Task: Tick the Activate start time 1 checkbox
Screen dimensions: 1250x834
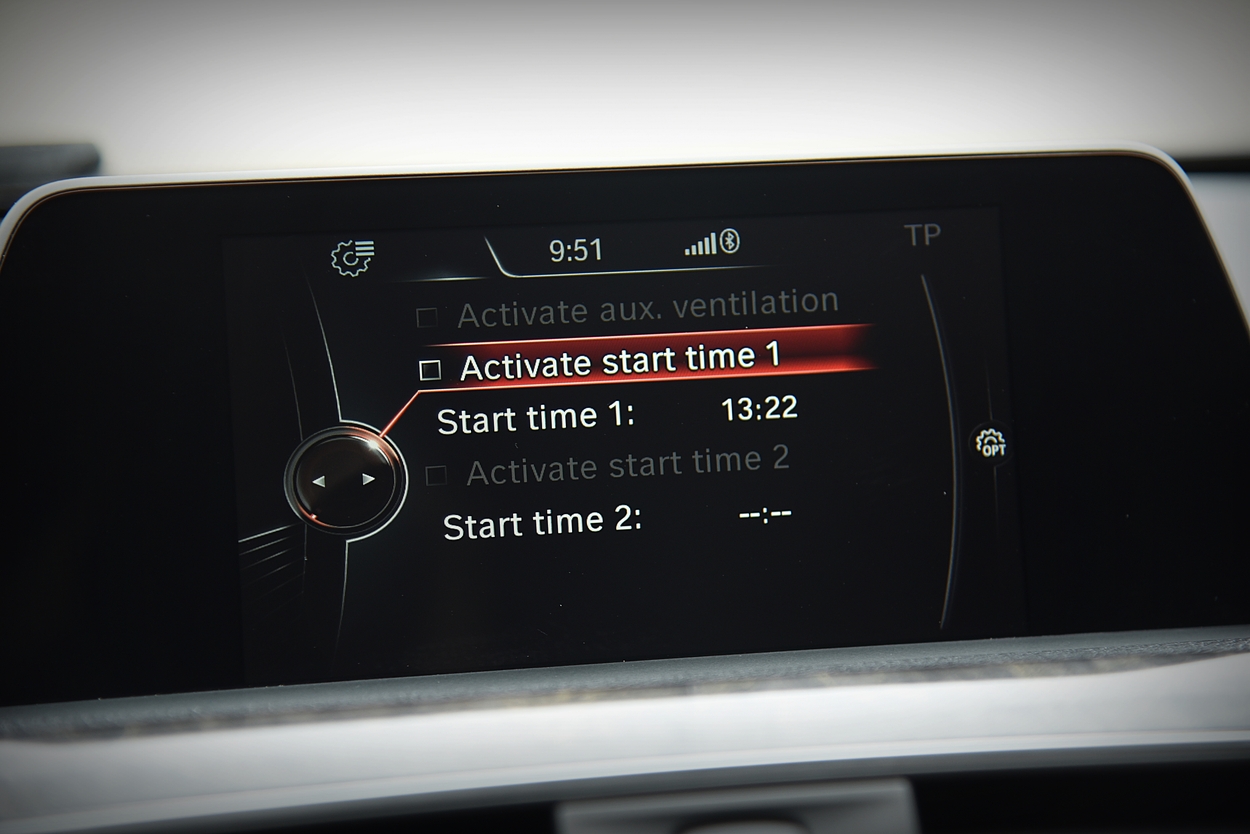Action: click(430, 371)
